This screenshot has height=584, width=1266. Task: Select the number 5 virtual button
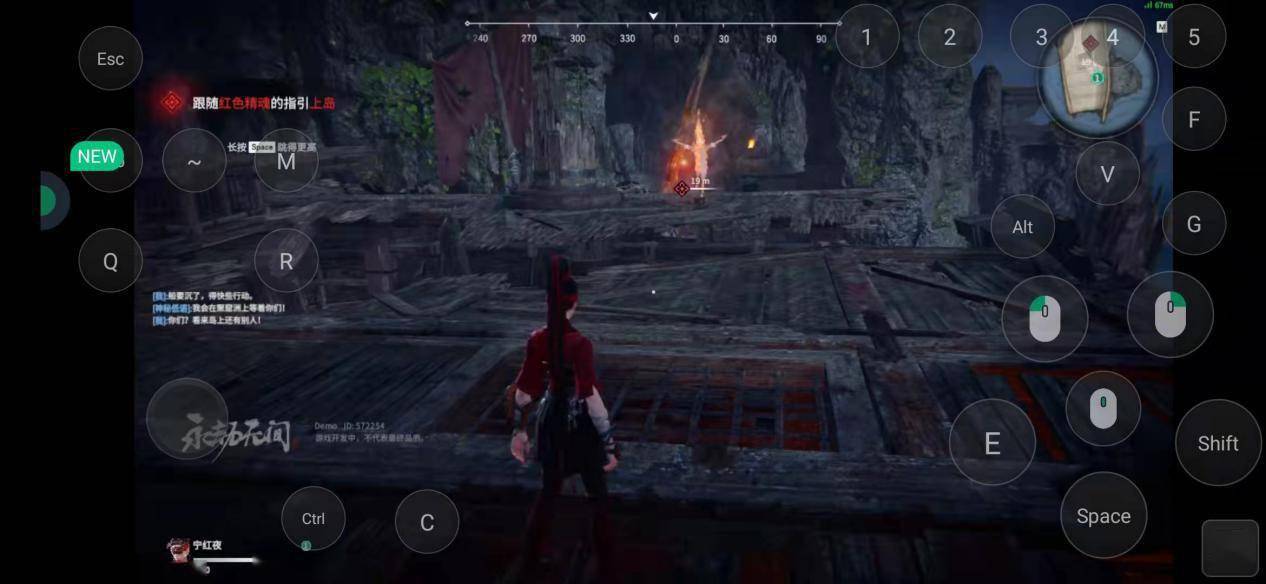point(1194,37)
